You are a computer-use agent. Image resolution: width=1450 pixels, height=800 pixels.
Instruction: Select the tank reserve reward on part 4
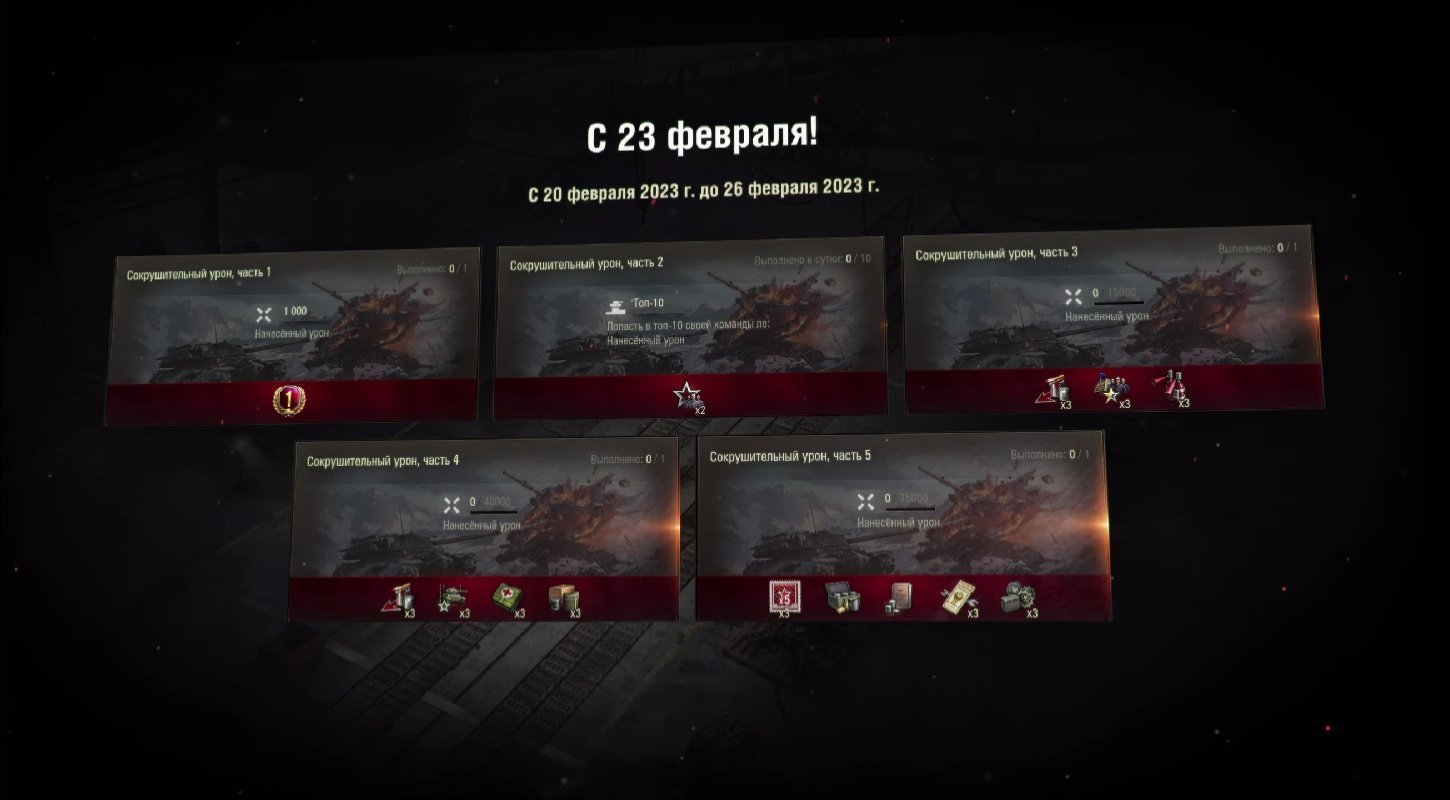451,595
